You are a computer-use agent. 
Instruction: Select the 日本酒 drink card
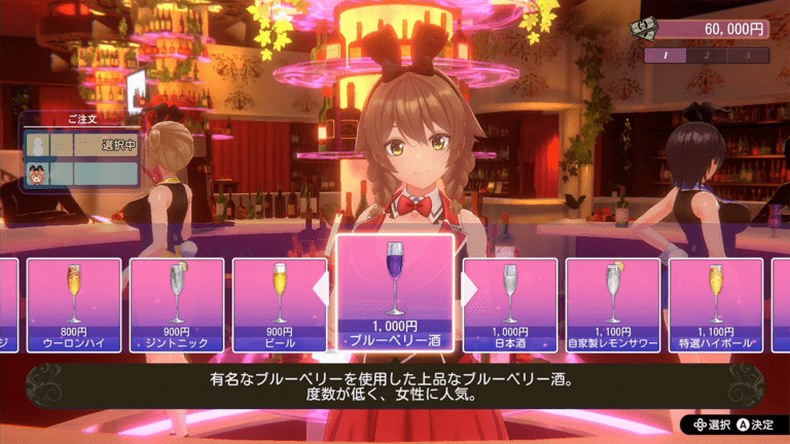(509, 305)
